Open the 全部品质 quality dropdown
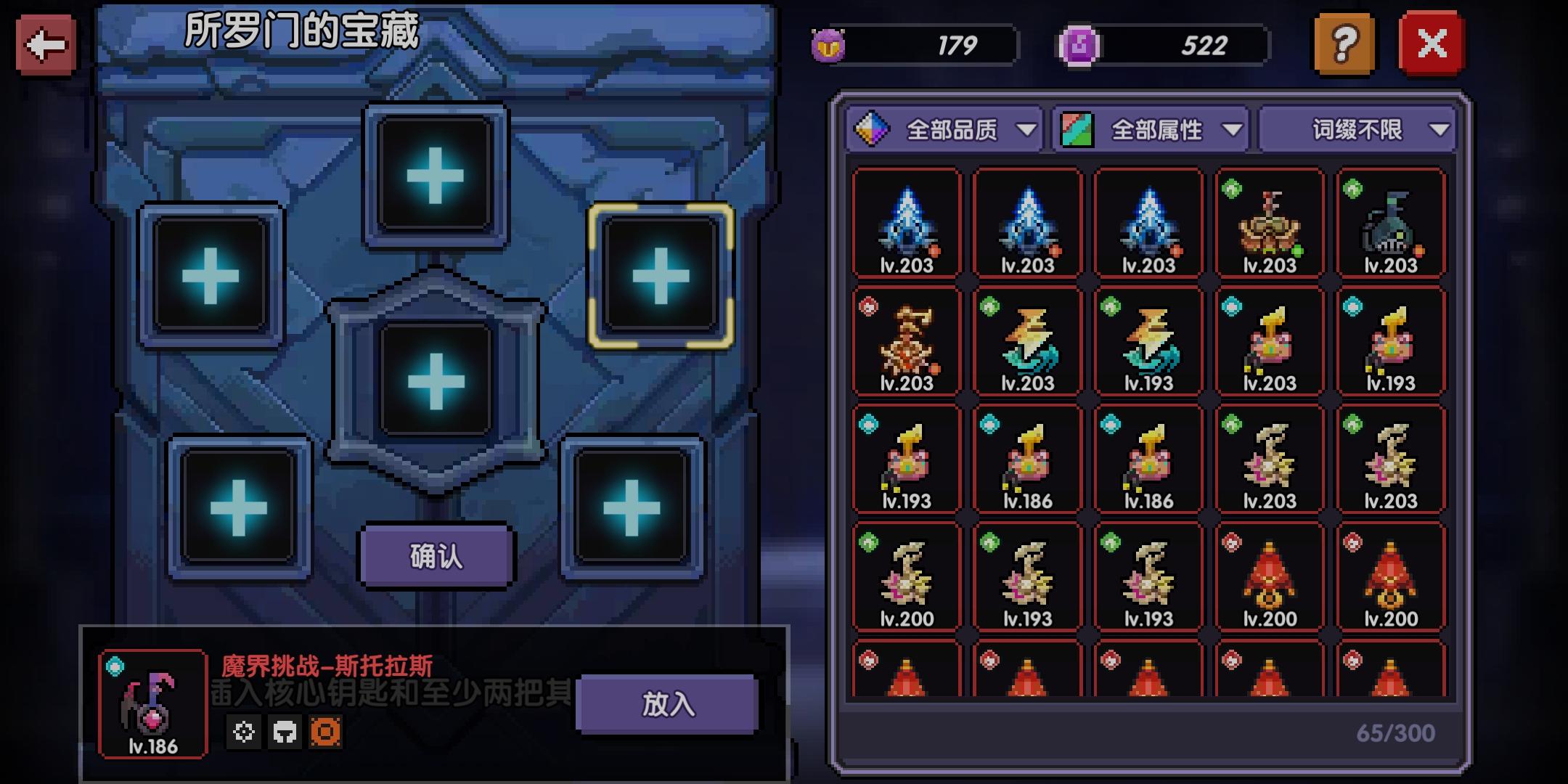 (951, 129)
